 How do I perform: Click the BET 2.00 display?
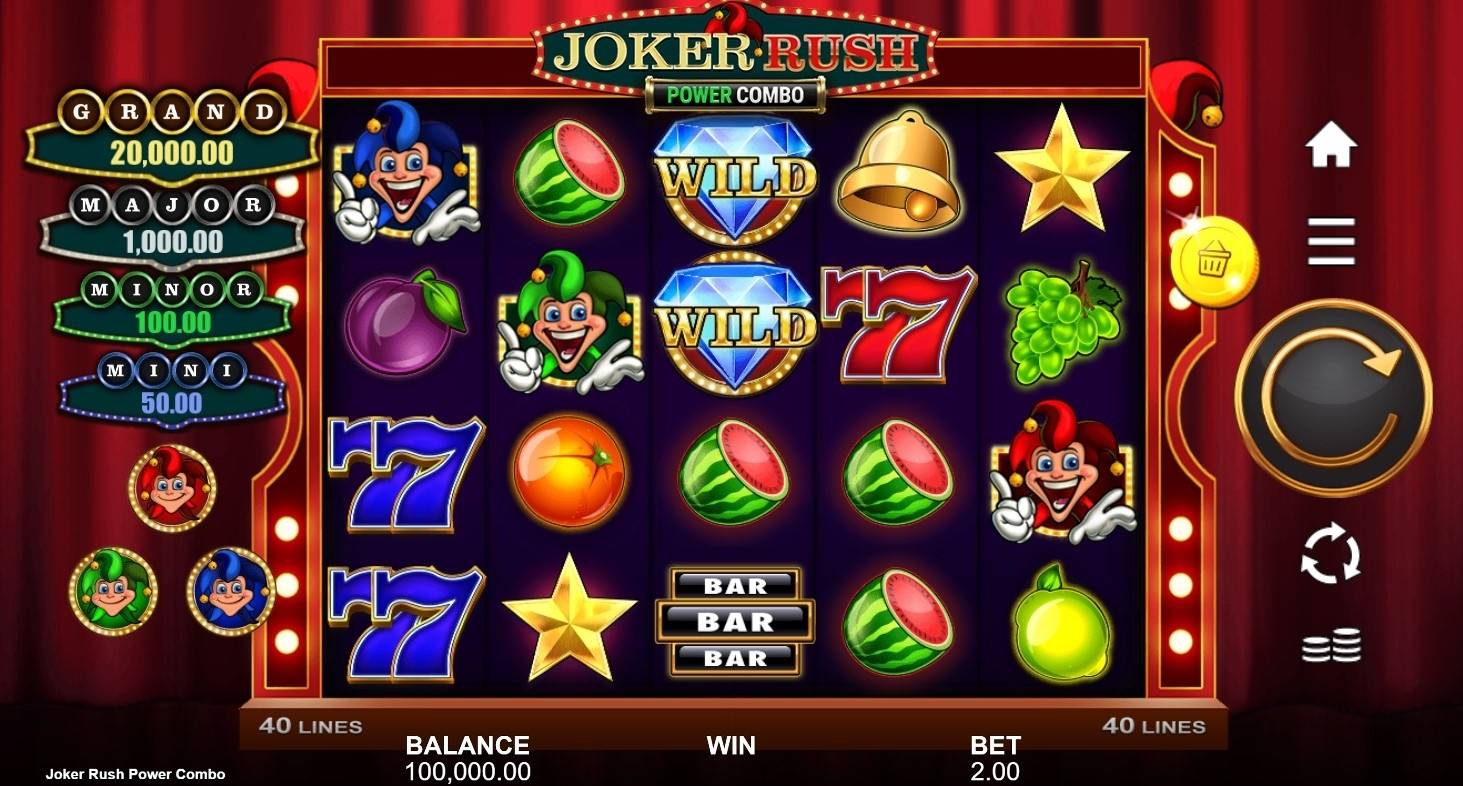pos(994,757)
